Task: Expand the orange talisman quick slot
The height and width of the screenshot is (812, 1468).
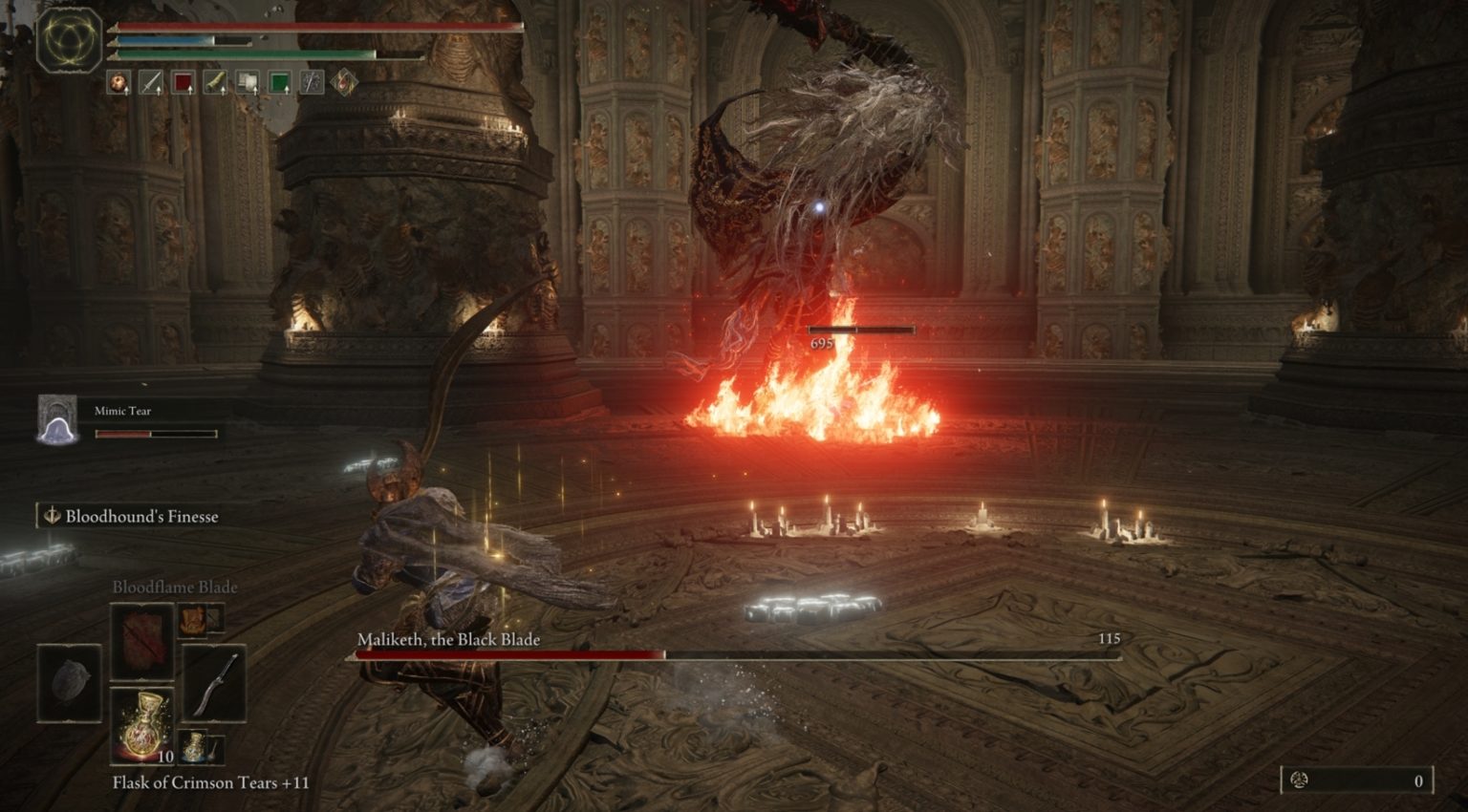Action: coord(192,621)
